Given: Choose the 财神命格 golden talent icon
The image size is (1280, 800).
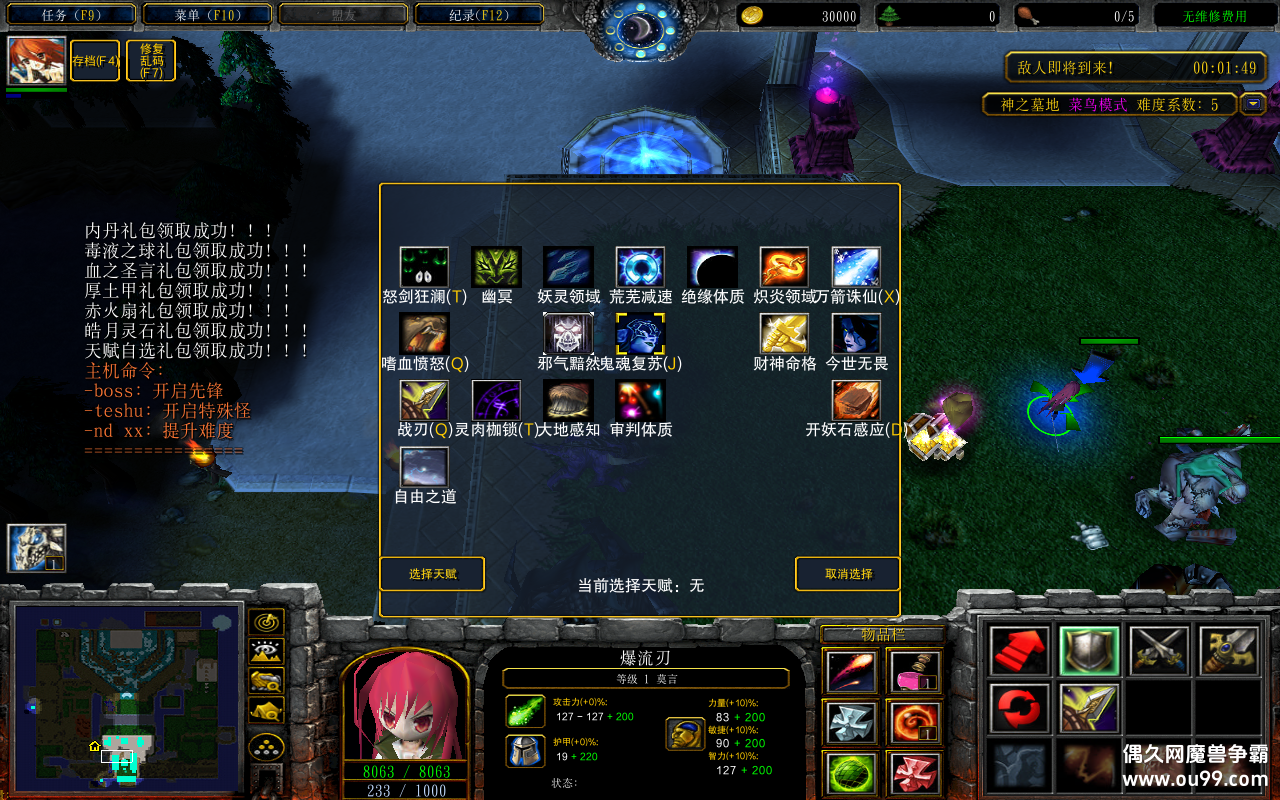Looking at the screenshot, I should coord(784,334).
